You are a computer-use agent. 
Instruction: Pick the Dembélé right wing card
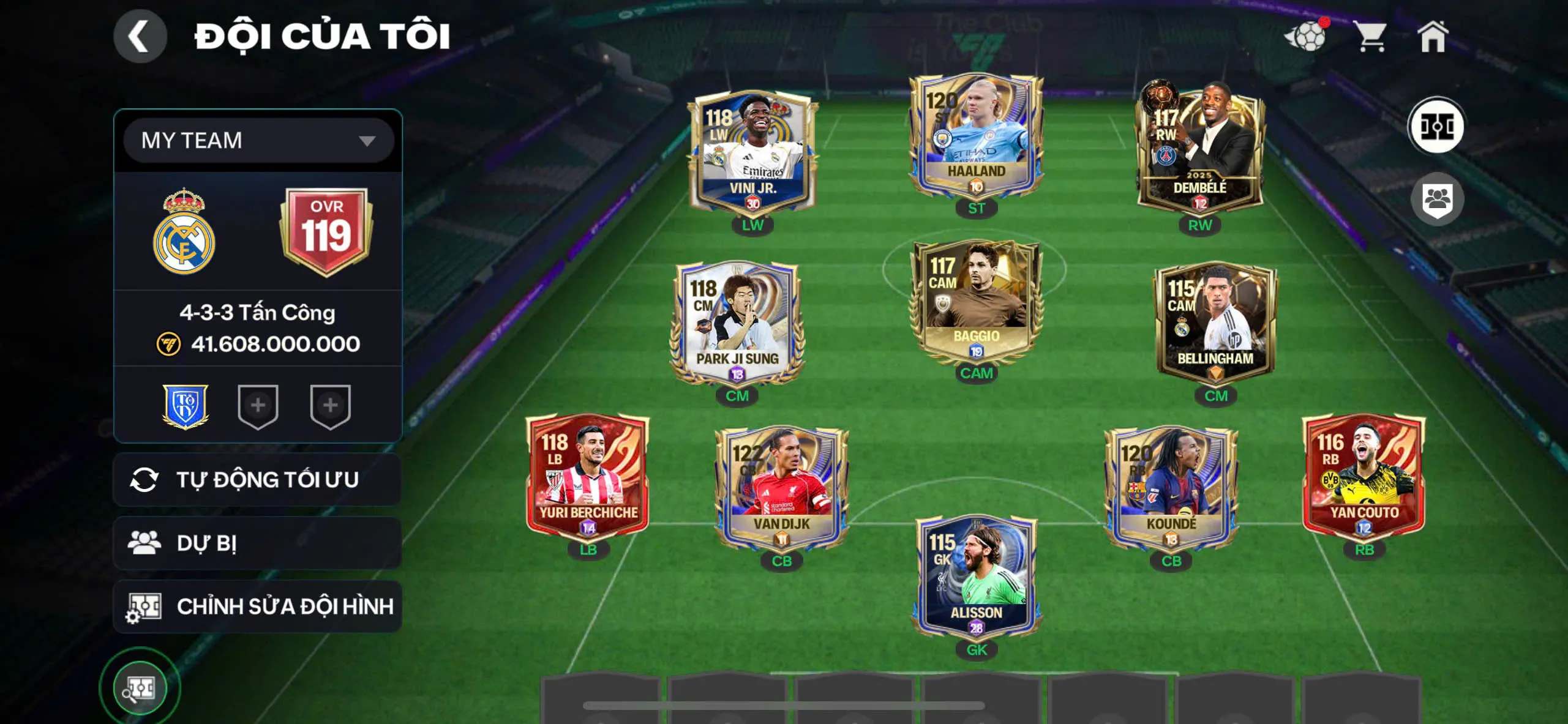pos(1199,150)
